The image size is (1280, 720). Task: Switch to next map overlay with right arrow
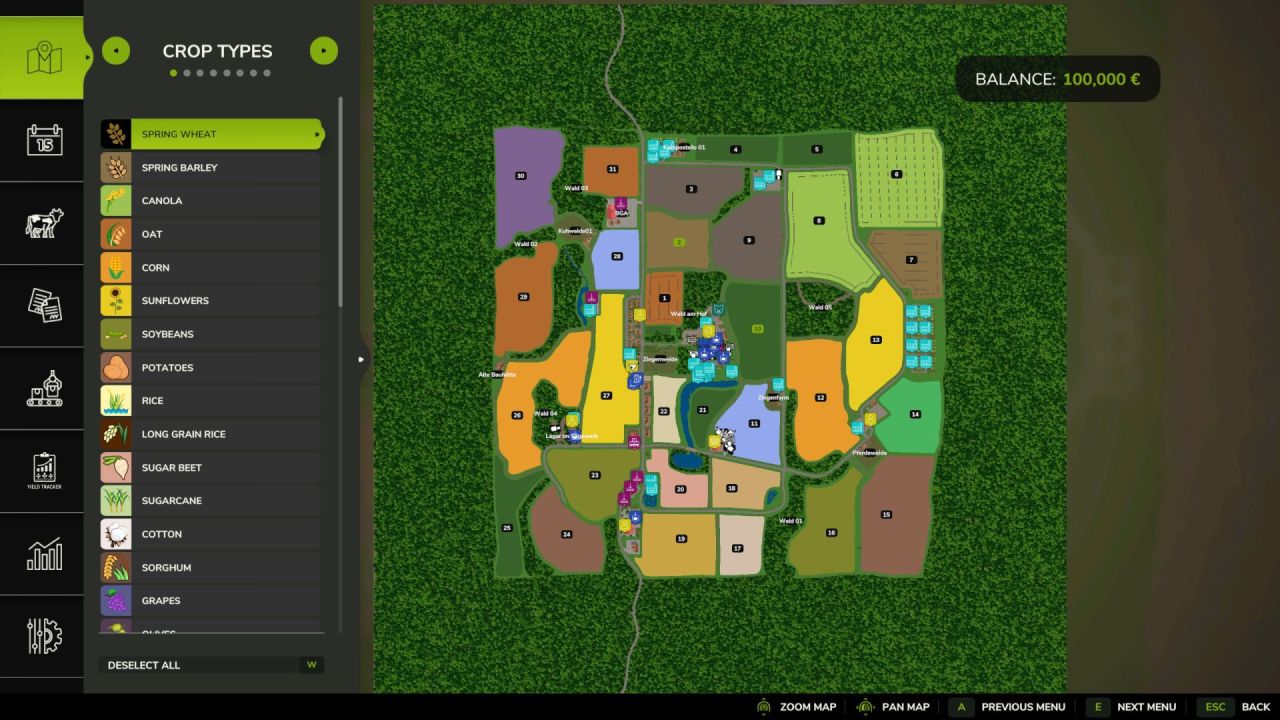point(323,50)
